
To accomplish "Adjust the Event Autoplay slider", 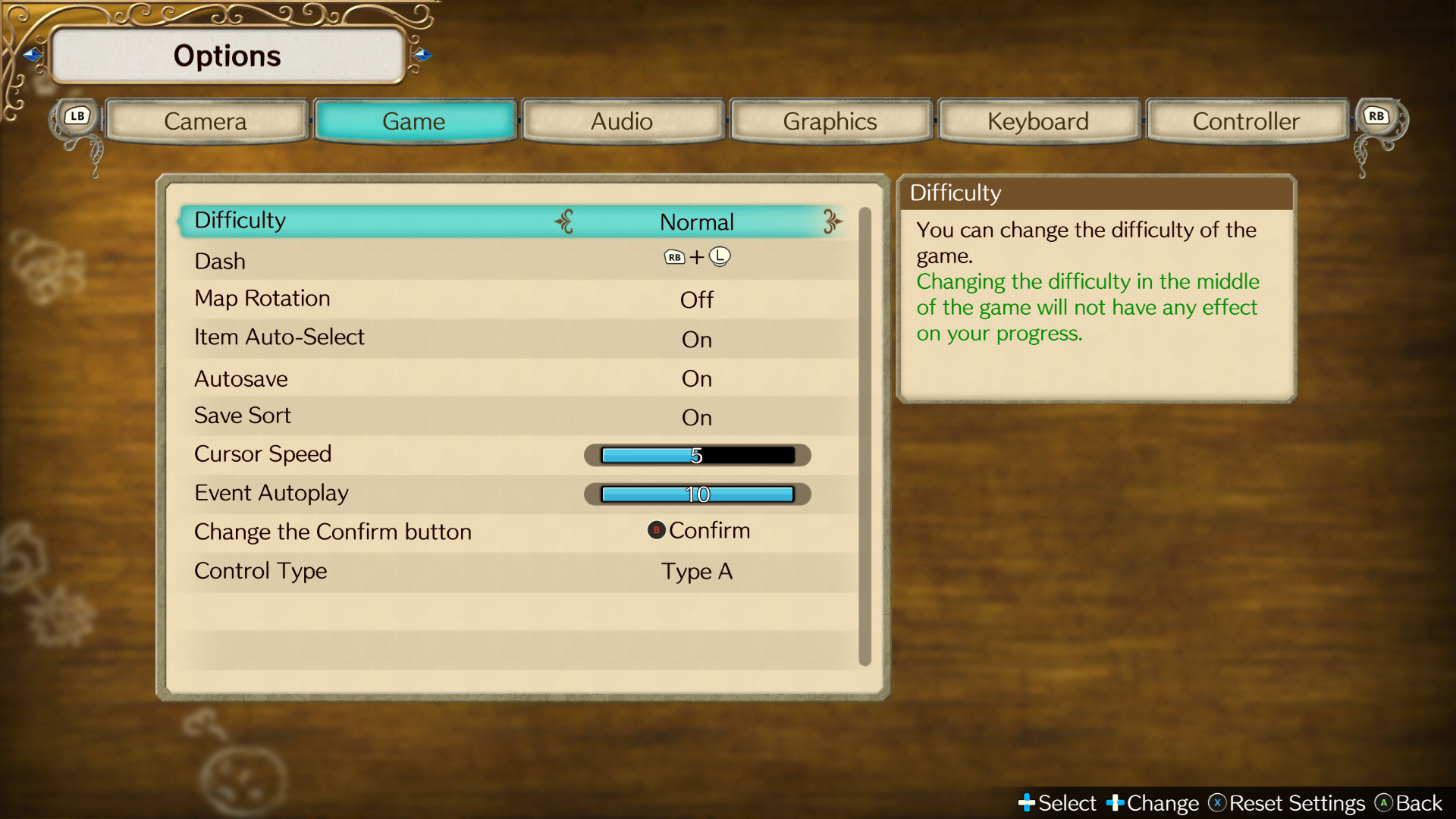I will 697,494.
